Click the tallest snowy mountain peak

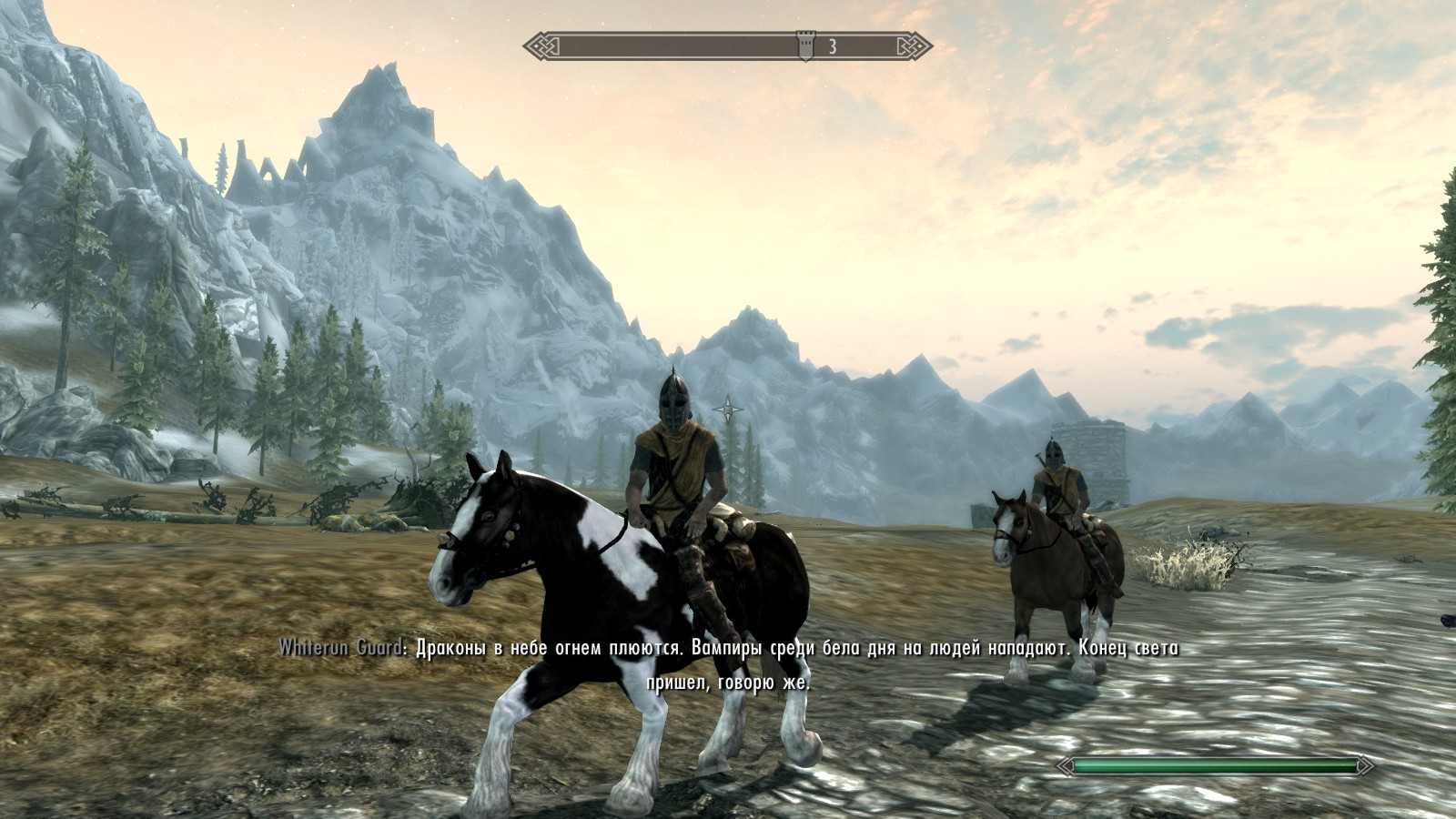391,82
